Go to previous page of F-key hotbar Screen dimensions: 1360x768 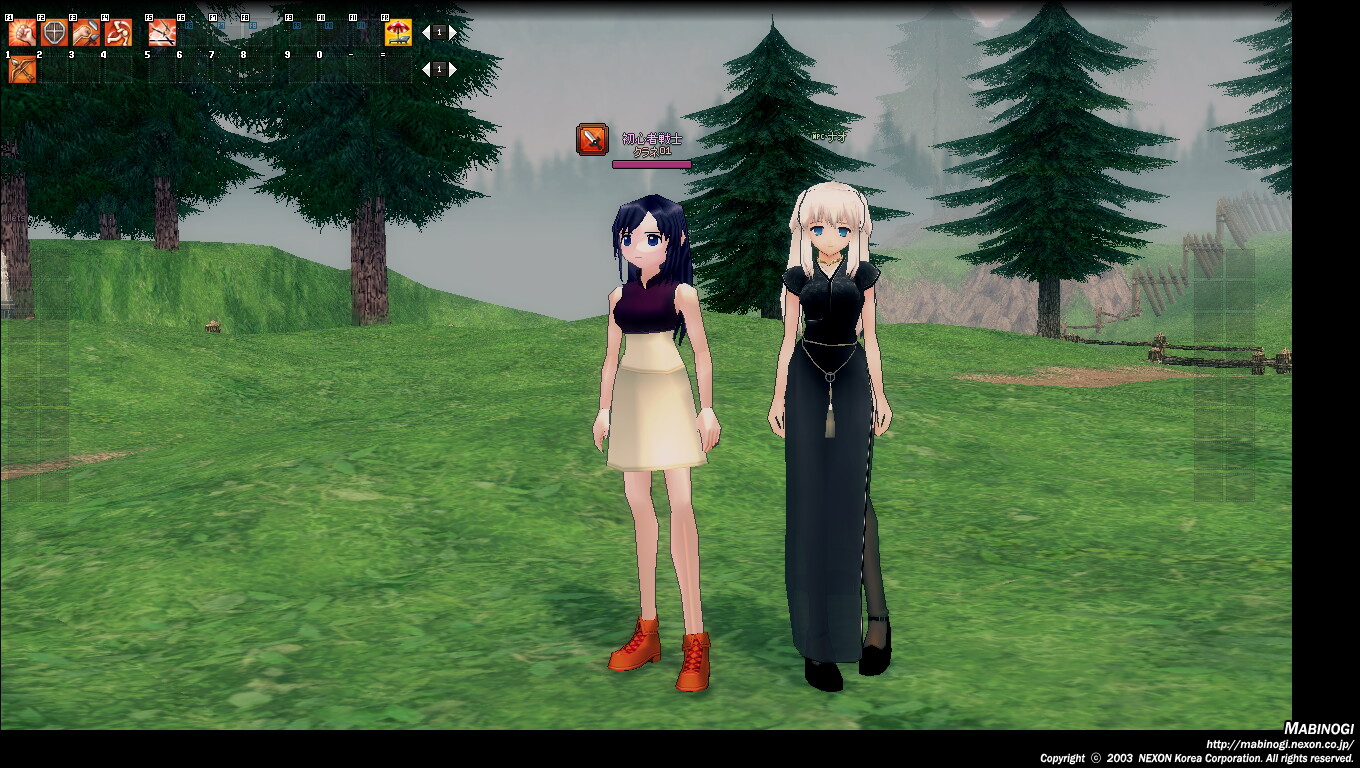(x=425, y=33)
